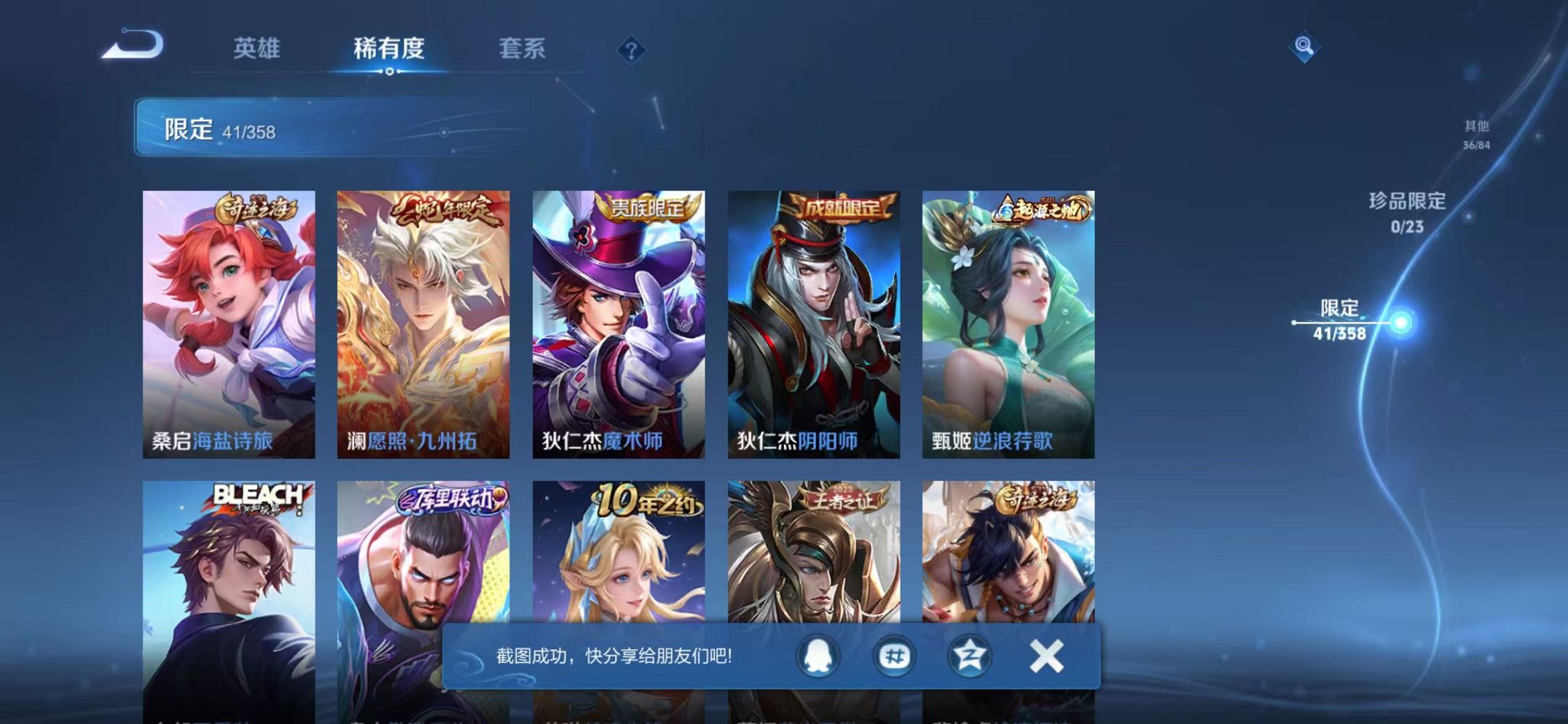Viewport: 1568px width, 724px height.
Task: Open the help question mark icon
Action: pos(632,50)
